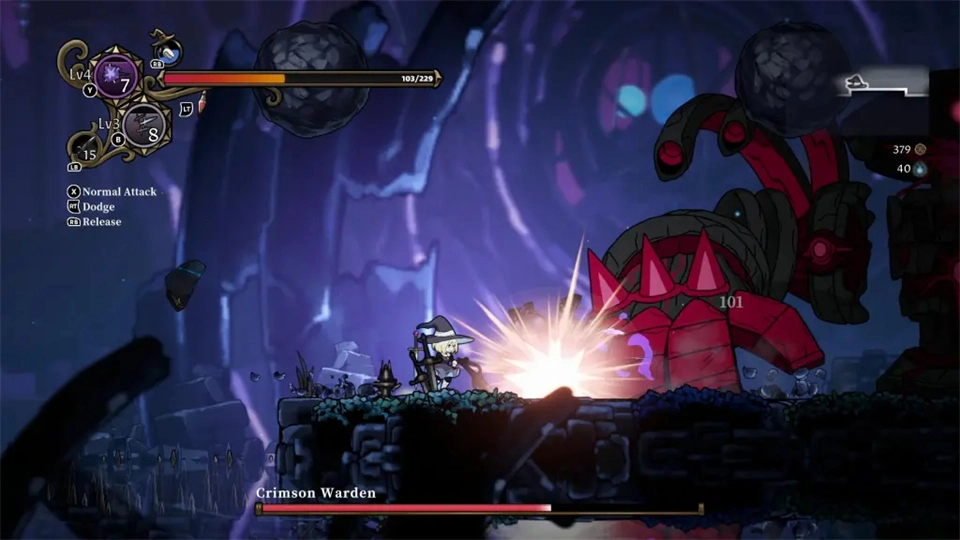Click the blue soul flame currency icon

(920, 169)
